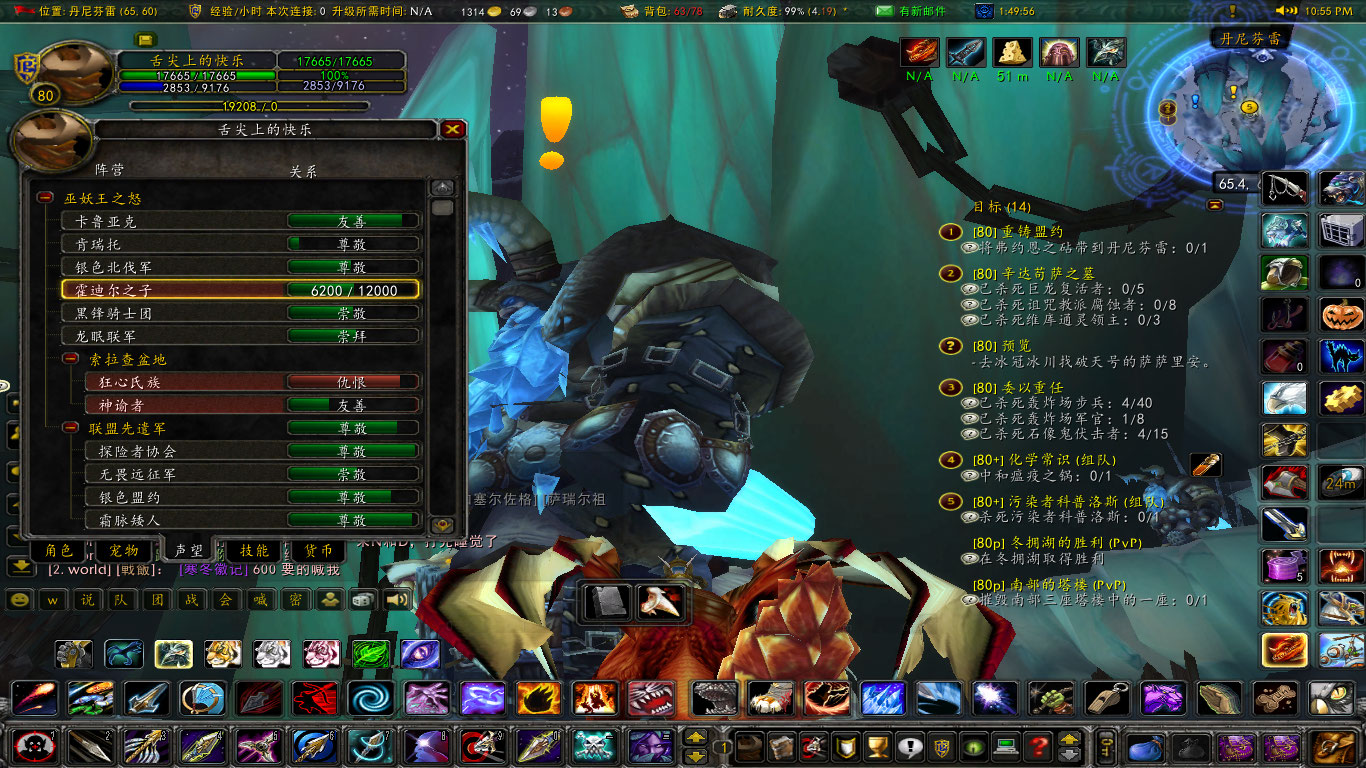The image size is (1366, 768).
Task: Click the cheese food buff timer icon
Action: click(x=1011, y=51)
